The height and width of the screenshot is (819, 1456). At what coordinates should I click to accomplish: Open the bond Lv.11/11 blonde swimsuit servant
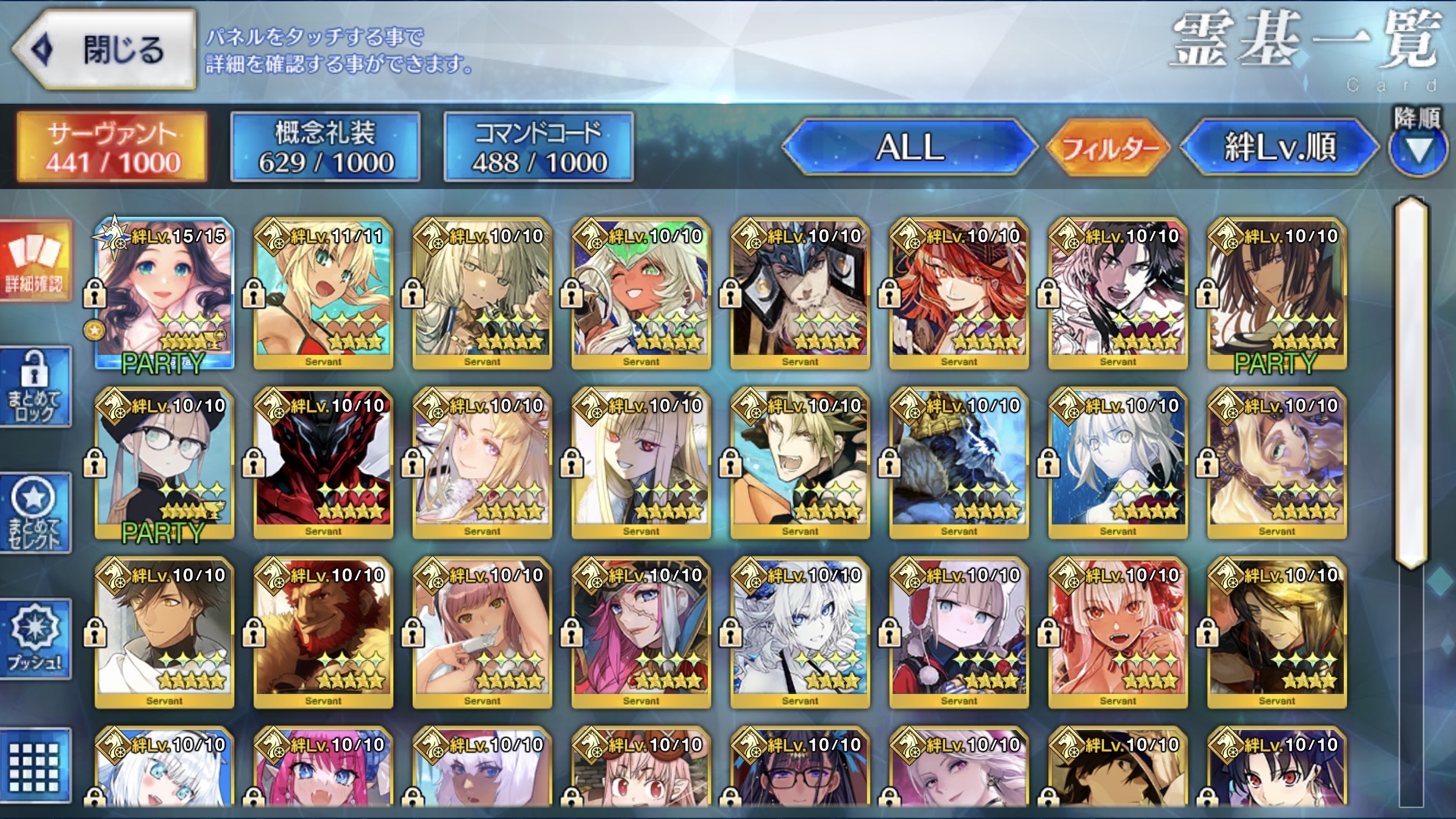point(323,293)
